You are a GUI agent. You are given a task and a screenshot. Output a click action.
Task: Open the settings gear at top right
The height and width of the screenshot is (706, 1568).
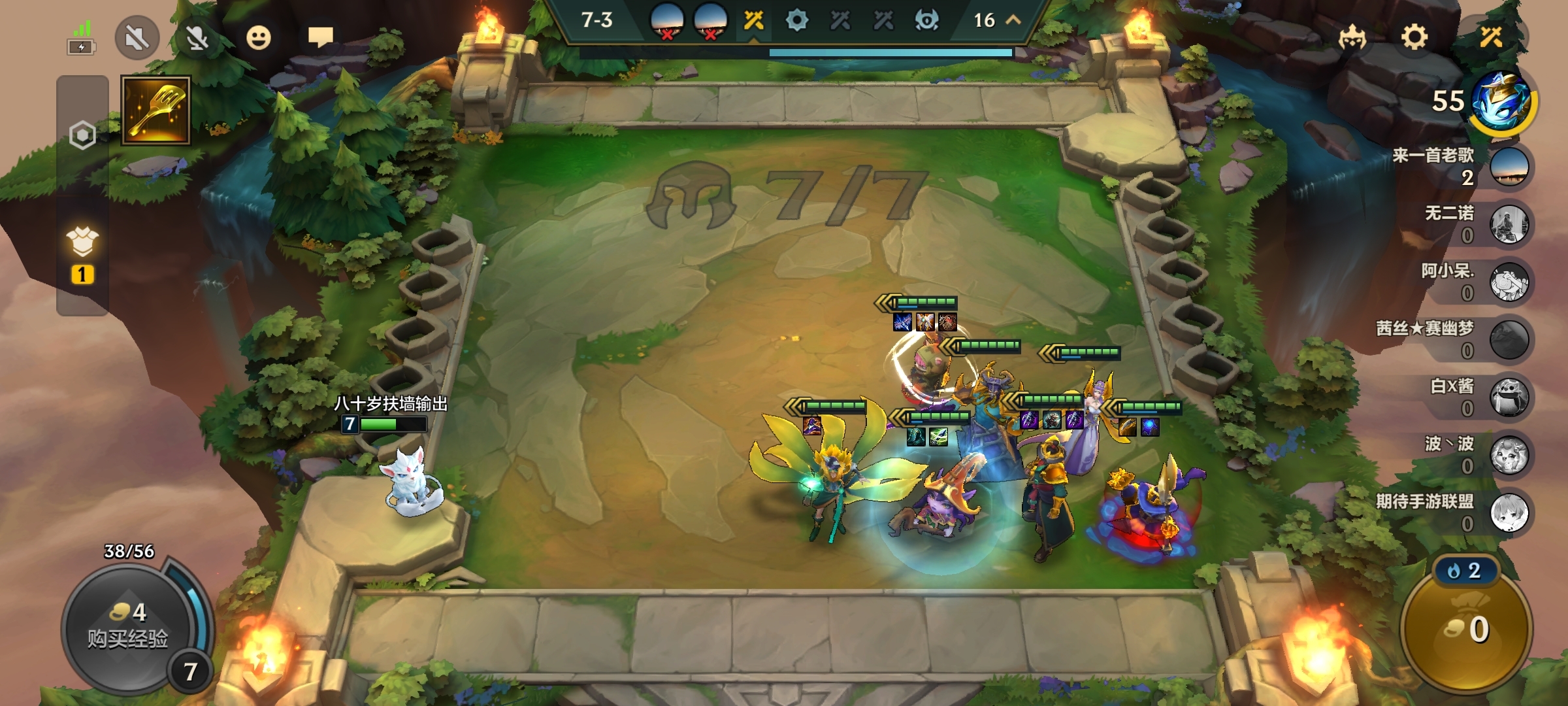tap(1414, 37)
